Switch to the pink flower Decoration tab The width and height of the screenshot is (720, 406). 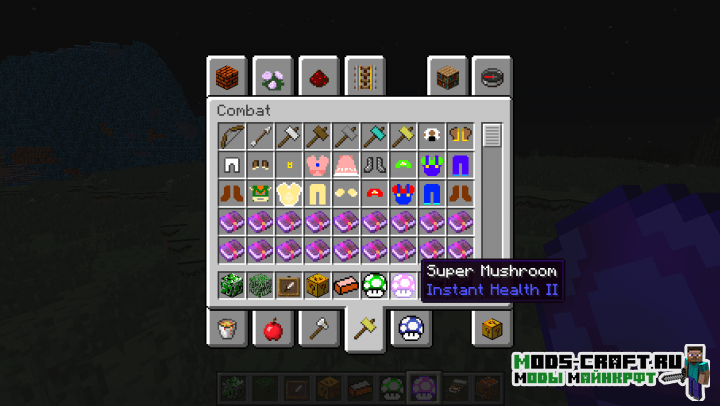coord(272,76)
